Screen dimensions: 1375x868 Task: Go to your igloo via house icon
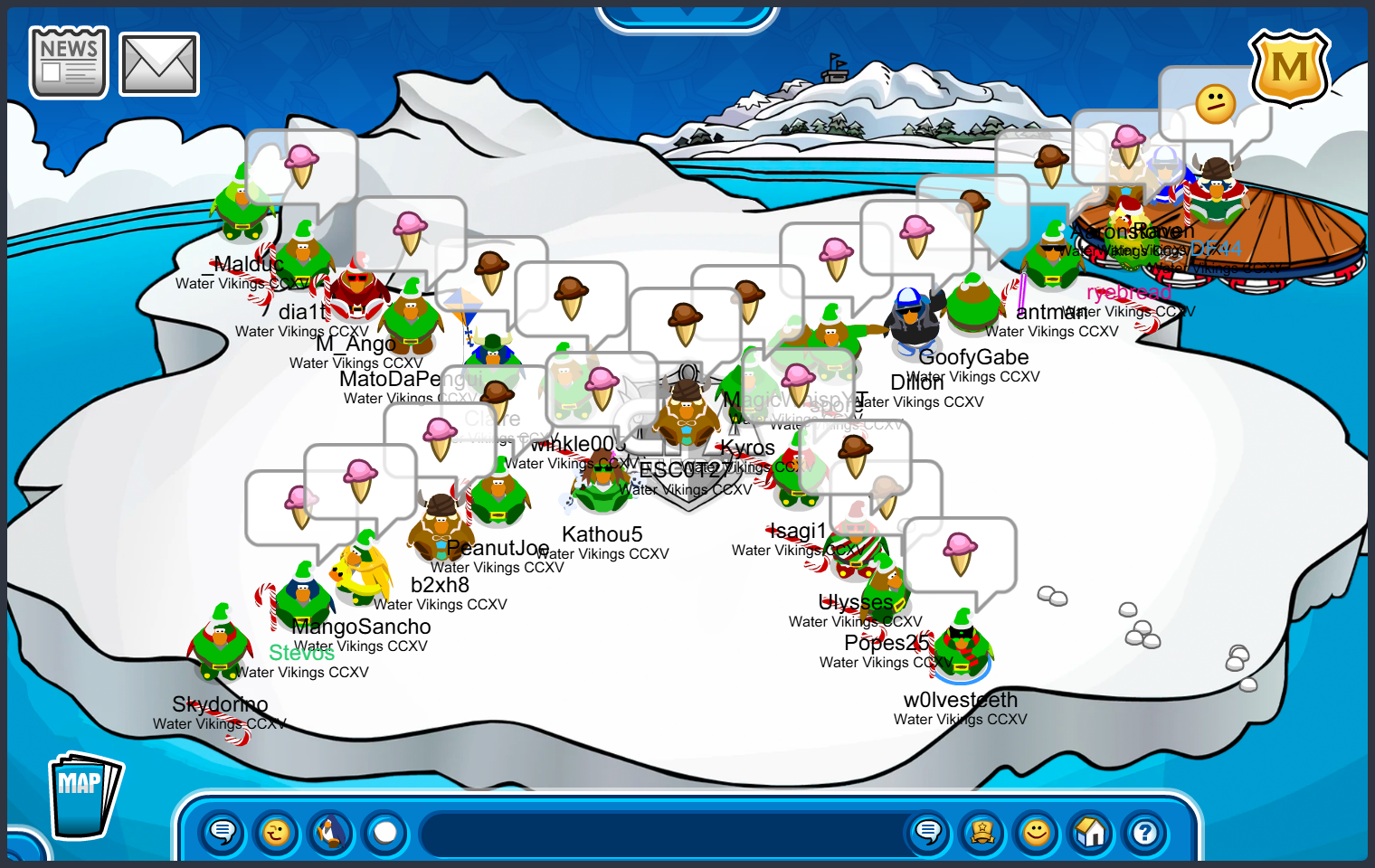tap(1091, 832)
